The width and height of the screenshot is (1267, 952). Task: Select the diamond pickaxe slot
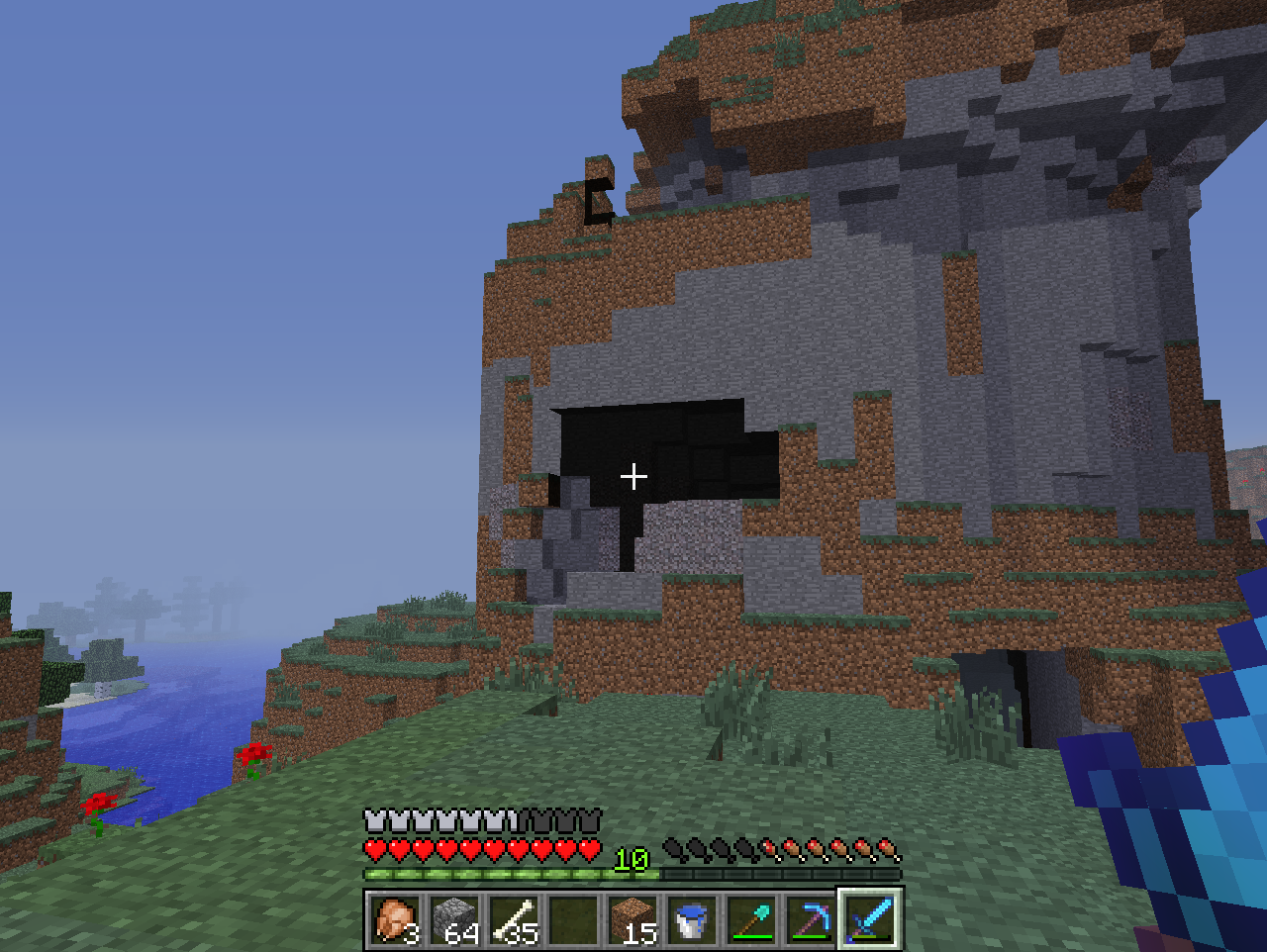click(811, 919)
